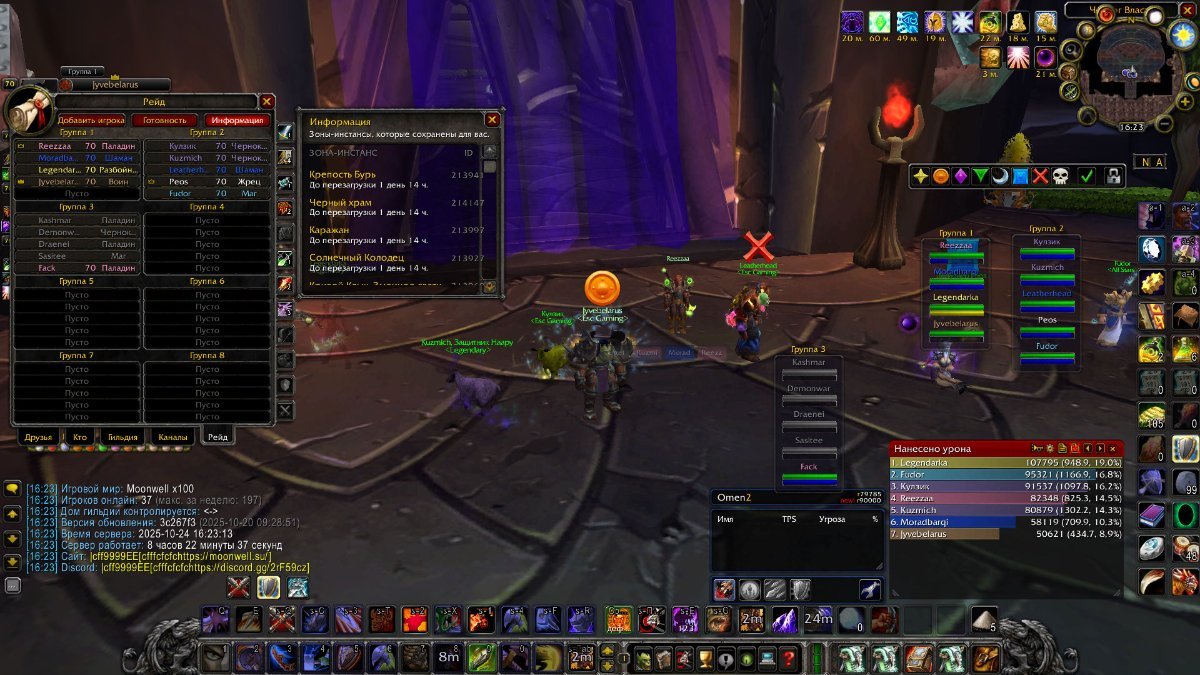This screenshot has height=675, width=1200.
Task: Click the green checkmark ready check icon
Action: coord(1086,176)
